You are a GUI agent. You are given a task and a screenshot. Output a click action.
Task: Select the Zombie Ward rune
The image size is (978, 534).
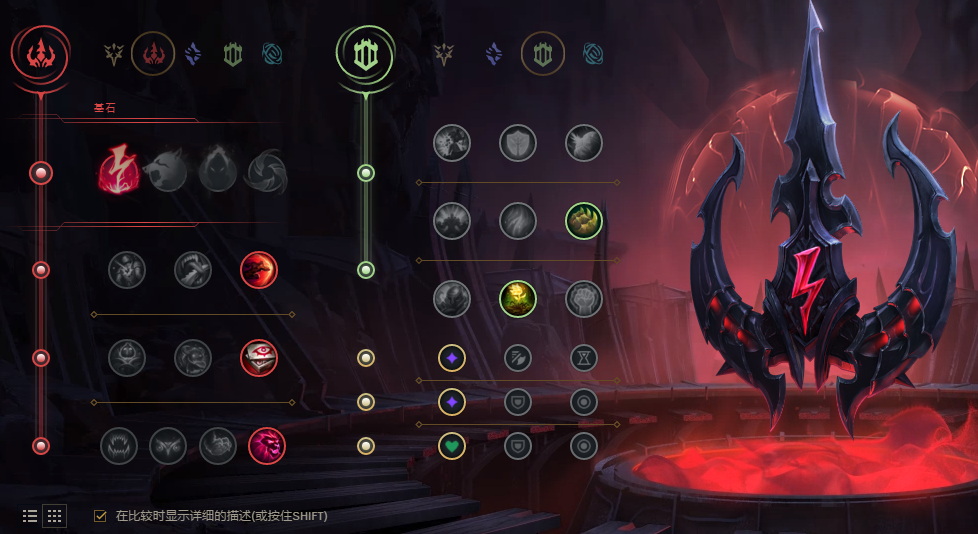pos(127,357)
